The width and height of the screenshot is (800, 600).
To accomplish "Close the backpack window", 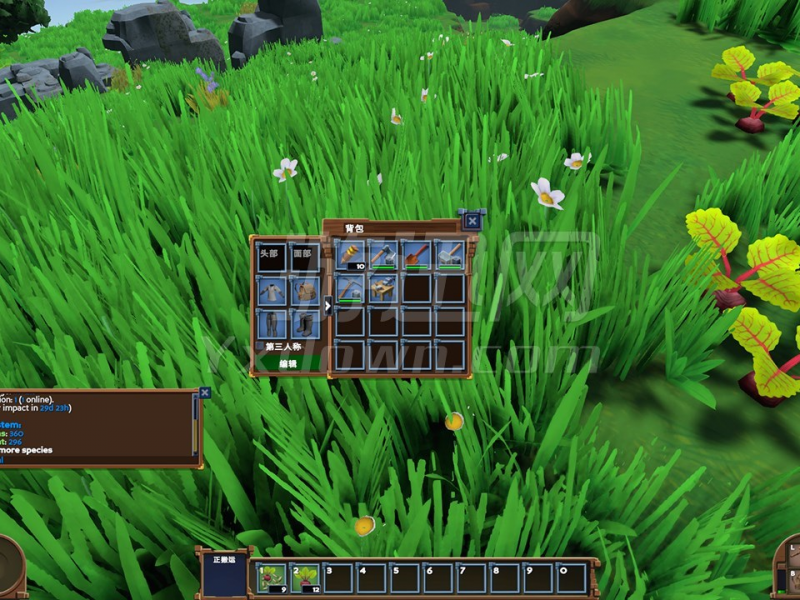I will pyautogui.click(x=472, y=220).
